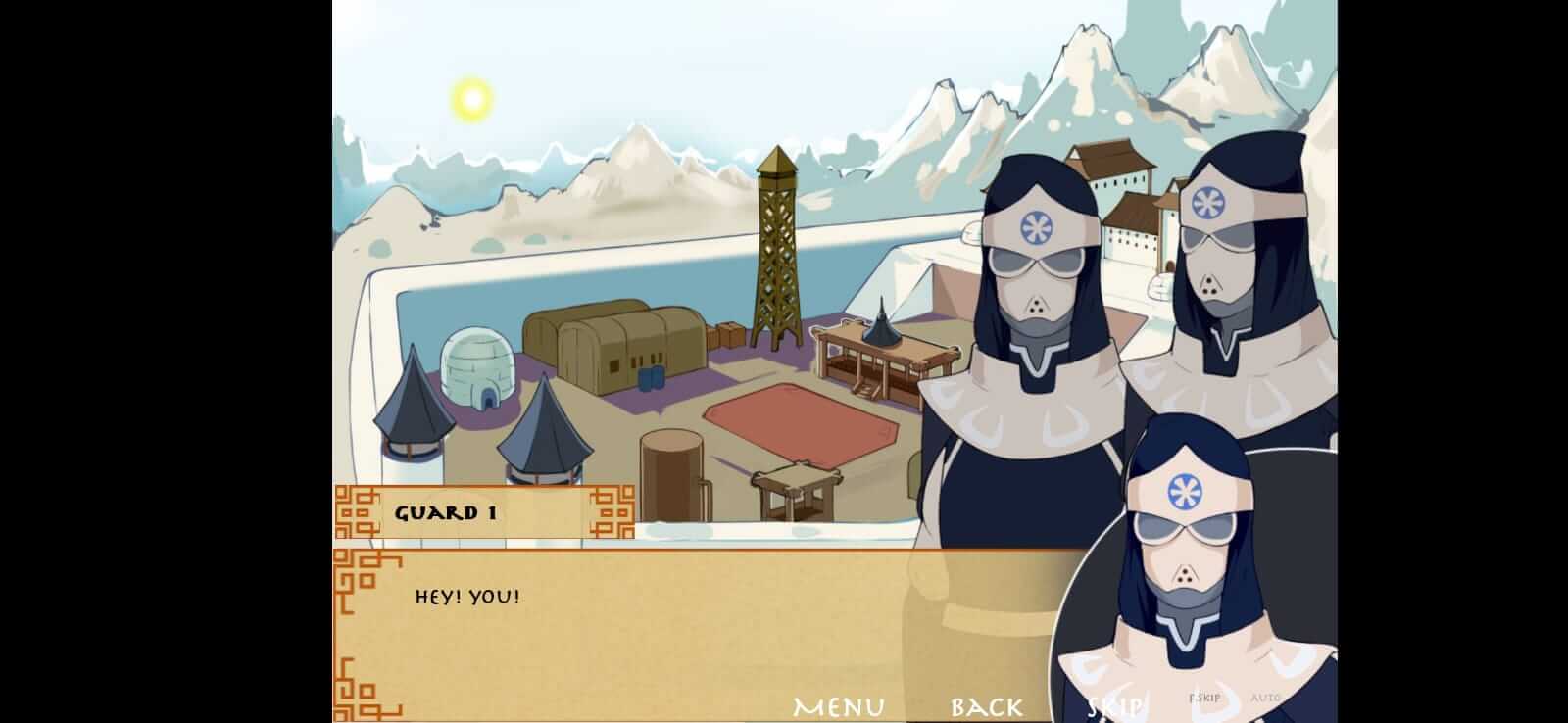Click the sun in the sky

coord(469,98)
